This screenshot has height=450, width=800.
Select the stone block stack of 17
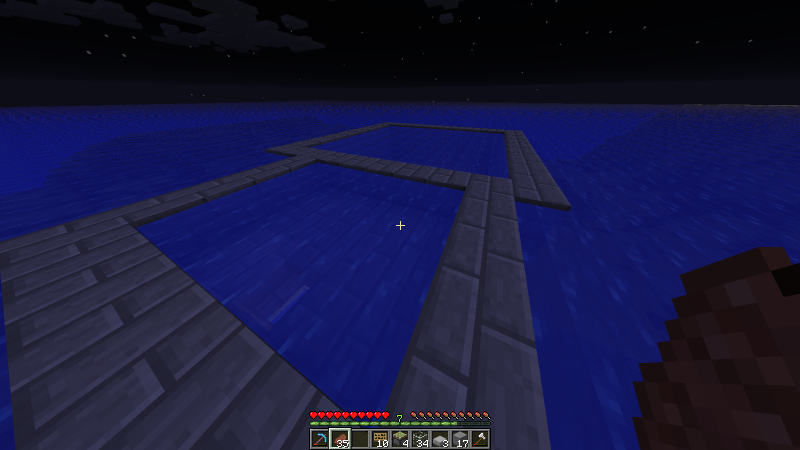460,438
